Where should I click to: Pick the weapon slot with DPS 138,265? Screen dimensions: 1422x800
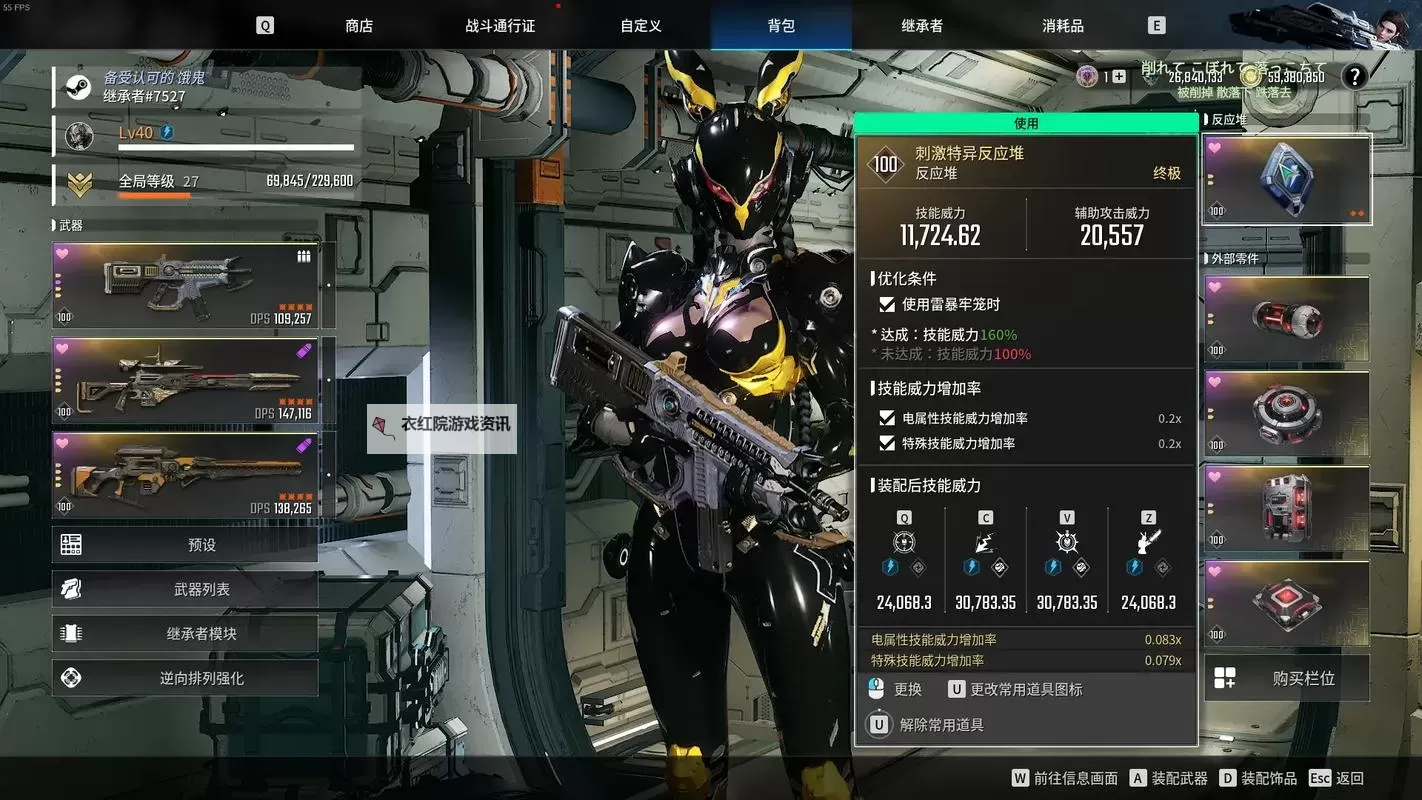[186, 475]
